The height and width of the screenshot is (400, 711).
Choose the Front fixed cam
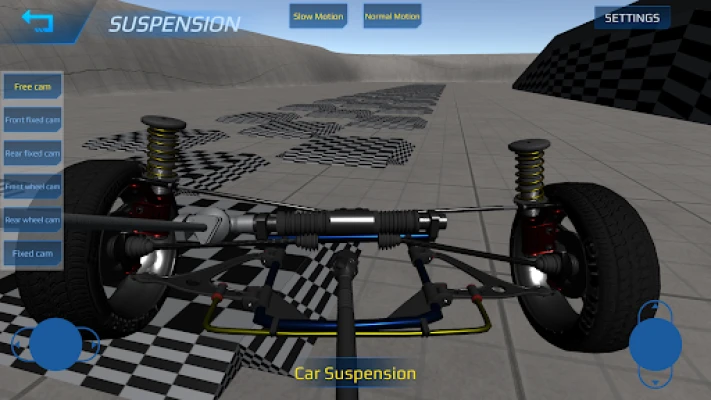click(x=33, y=120)
